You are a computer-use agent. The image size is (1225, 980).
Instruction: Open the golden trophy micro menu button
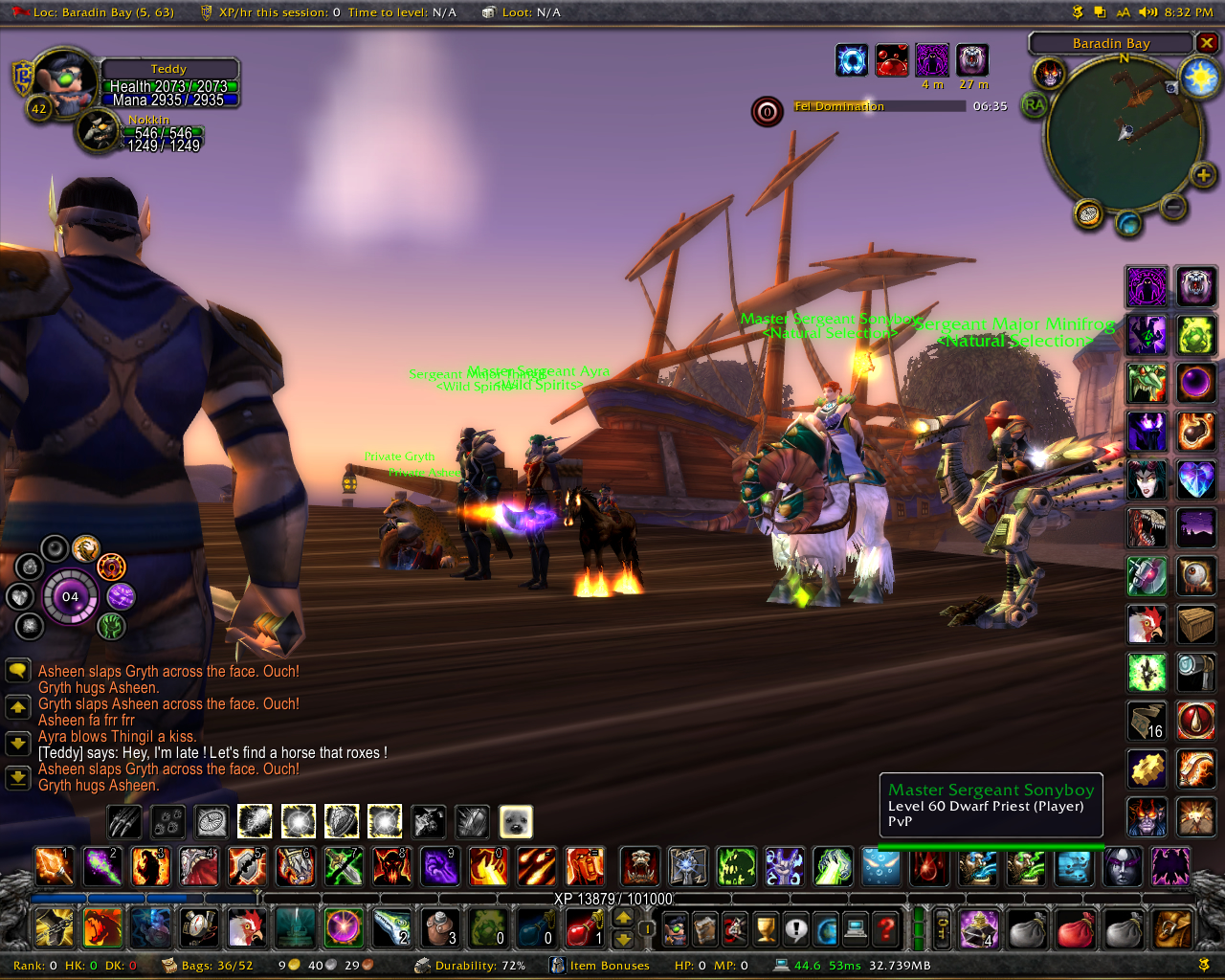[765, 929]
